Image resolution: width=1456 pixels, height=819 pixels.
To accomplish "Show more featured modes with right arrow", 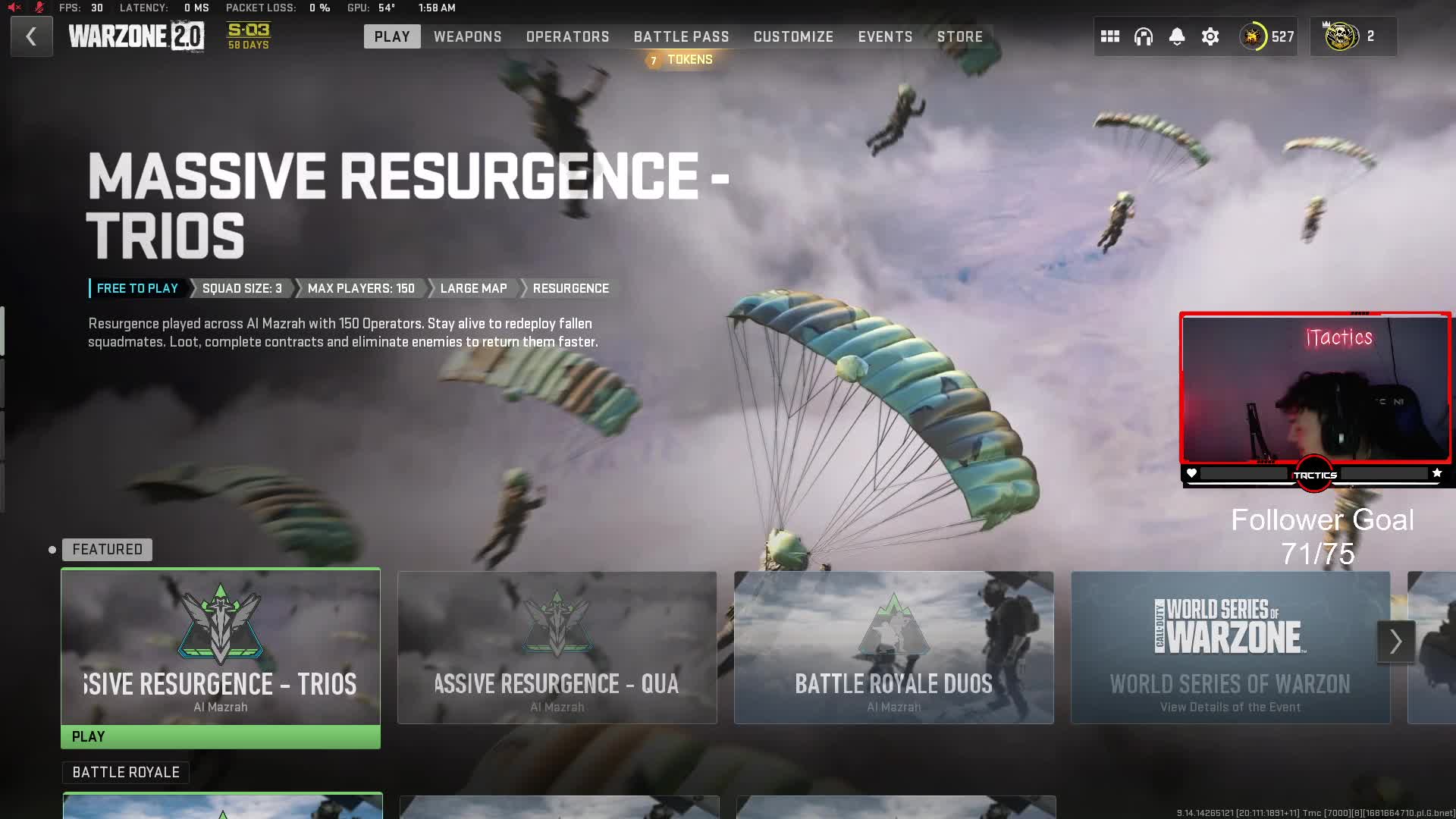I will pos(1395,642).
